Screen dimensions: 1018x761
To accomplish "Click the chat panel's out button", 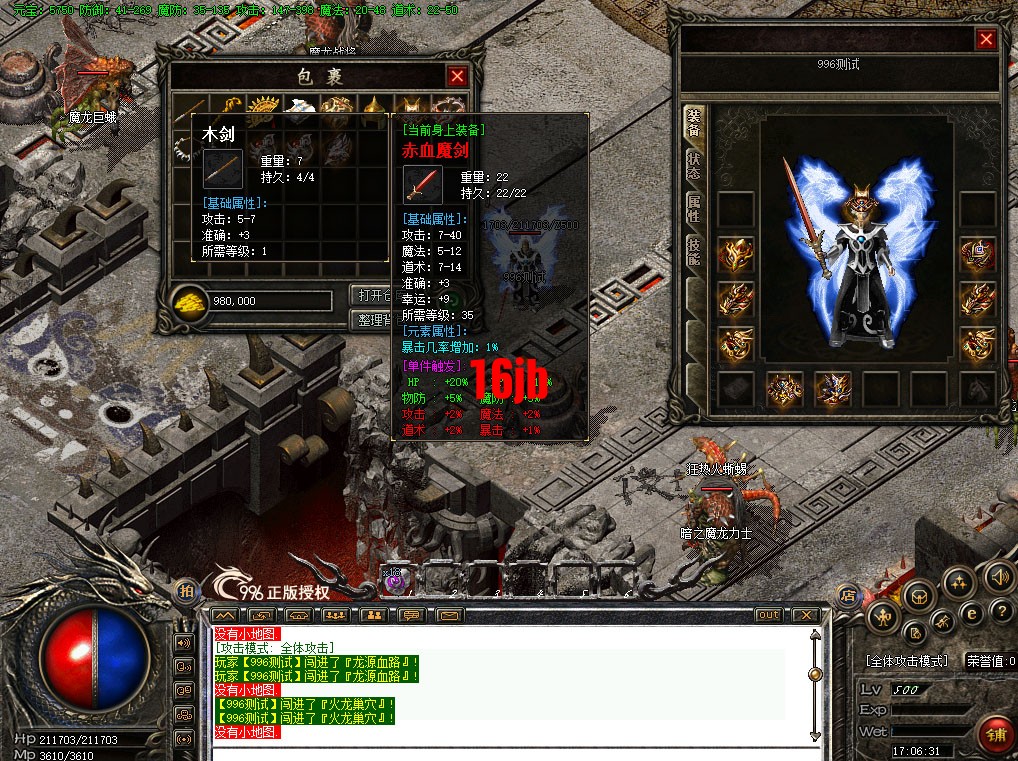I will pyautogui.click(x=768, y=614).
